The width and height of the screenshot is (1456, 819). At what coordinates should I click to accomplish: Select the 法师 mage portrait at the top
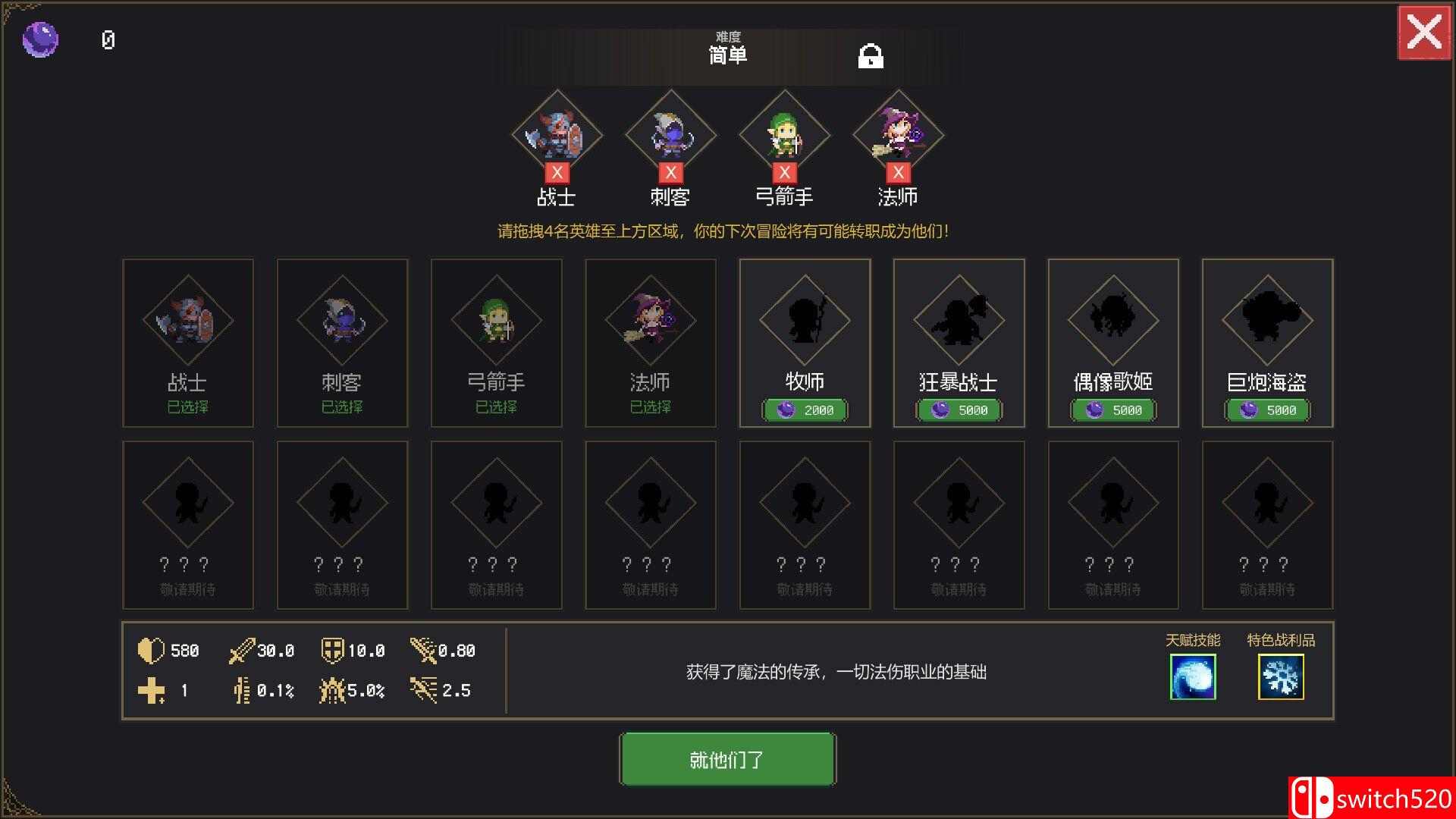[899, 133]
